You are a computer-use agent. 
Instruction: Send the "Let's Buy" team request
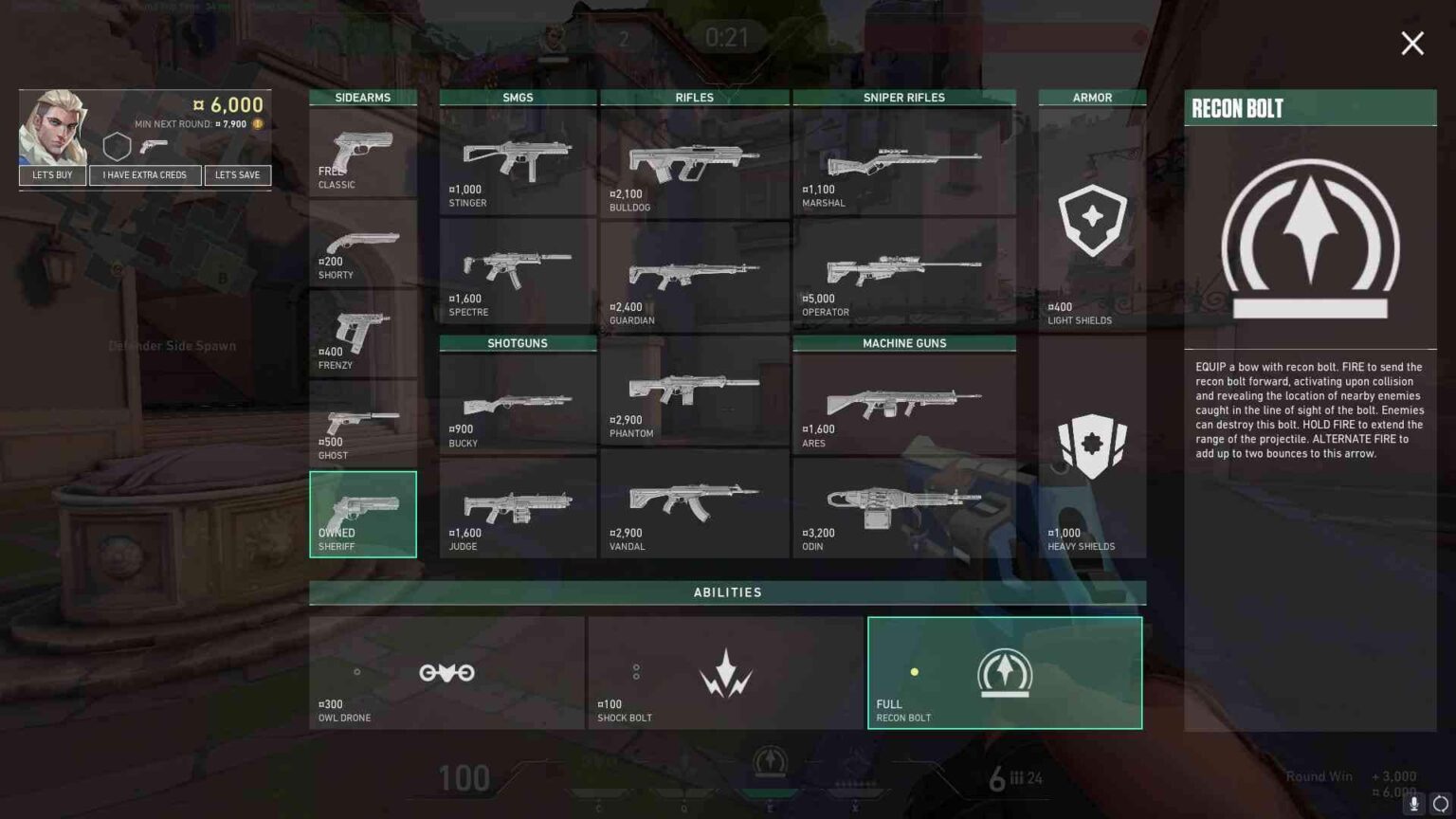pyautogui.click(x=52, y=175)
